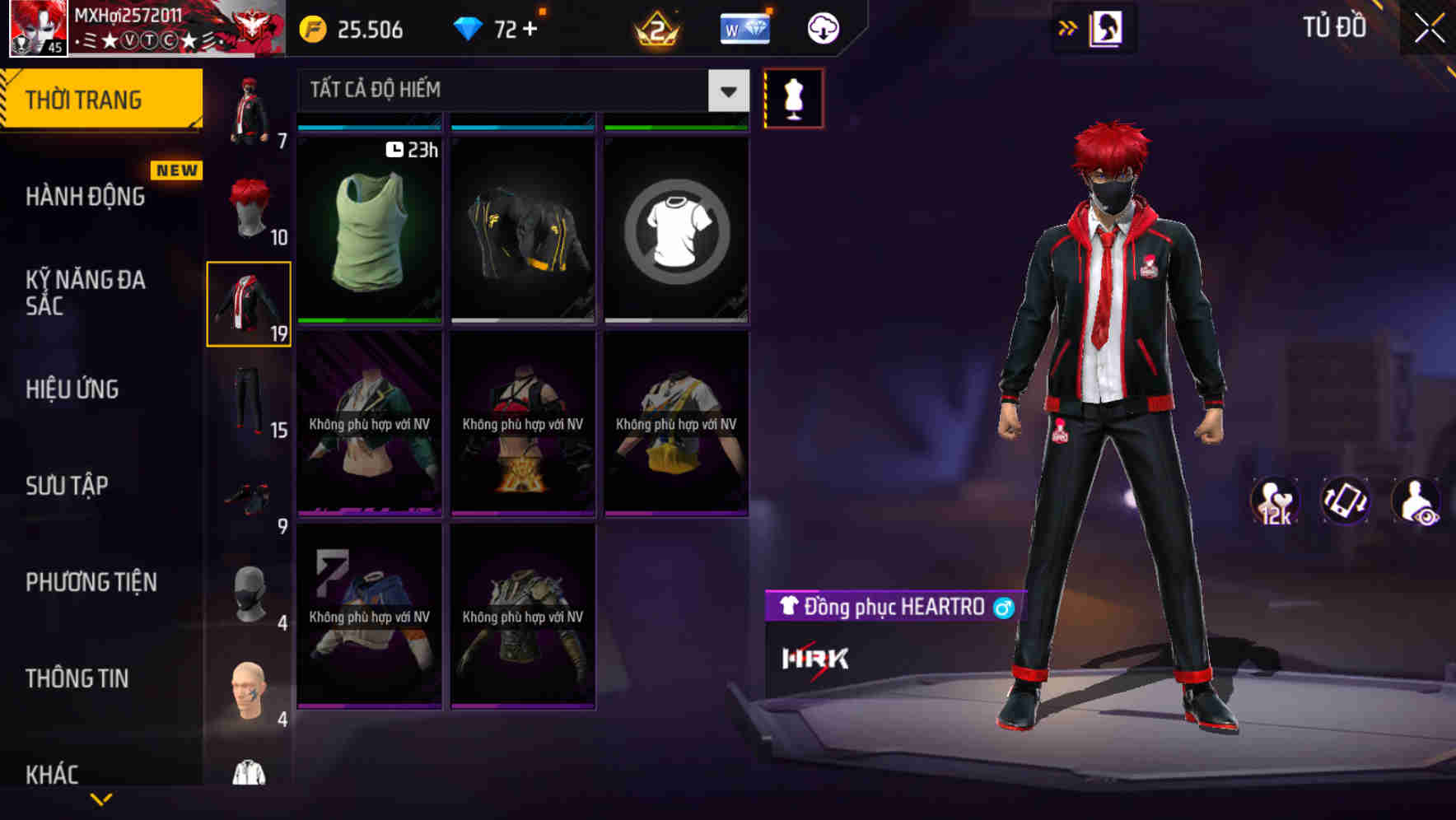Open the diamond balance icon

469,27
